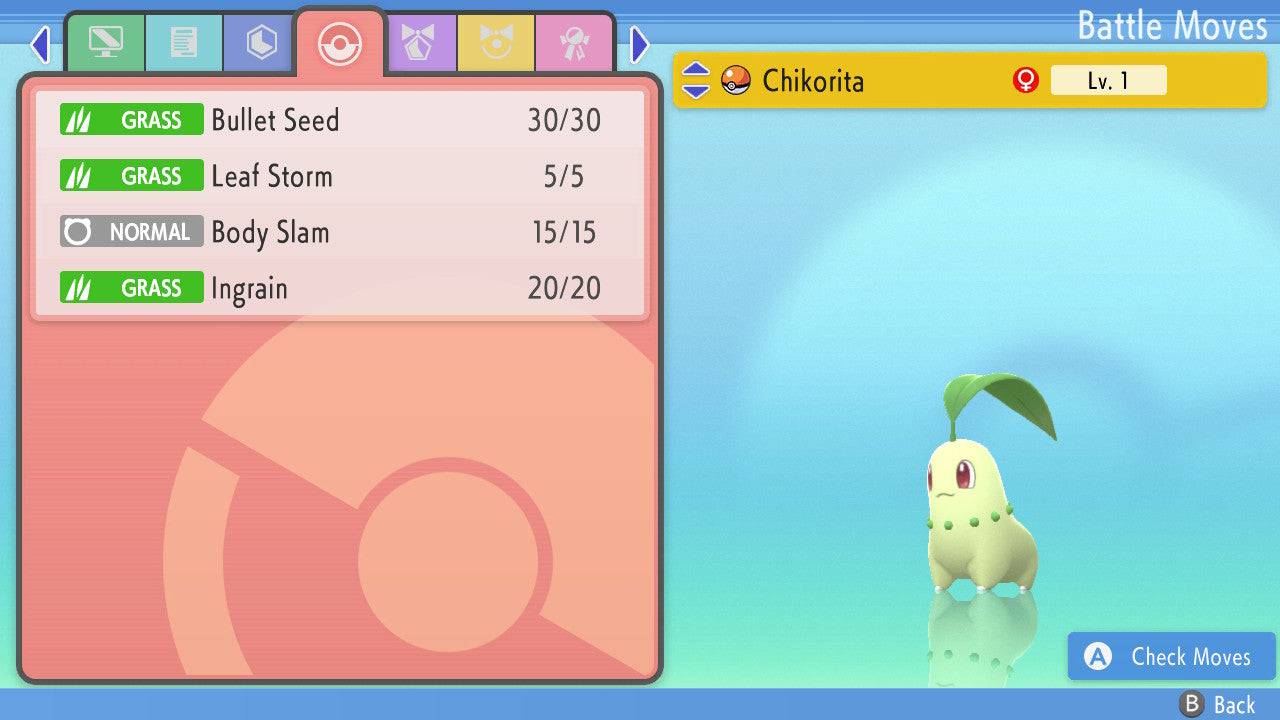The image size is (1280, 720).
Task: Show the blue hexagon stats tab
Action: point(261,43)
